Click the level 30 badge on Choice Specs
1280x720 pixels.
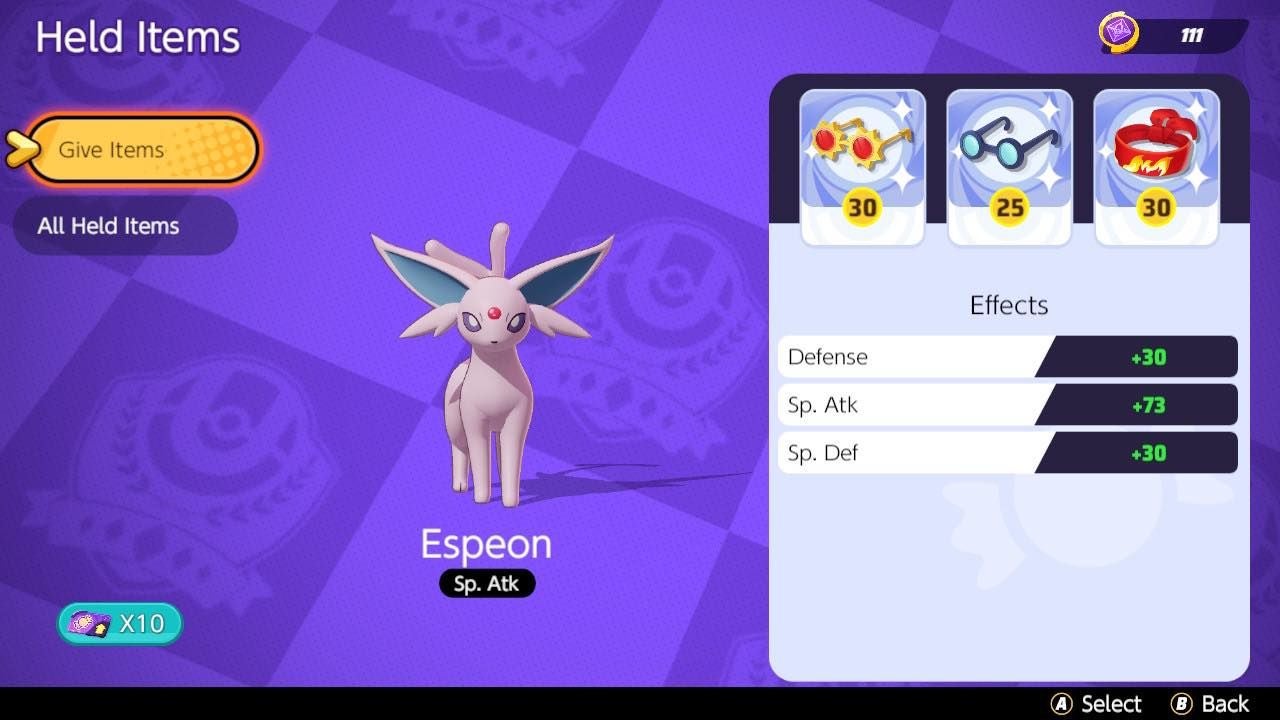[862, 209]
